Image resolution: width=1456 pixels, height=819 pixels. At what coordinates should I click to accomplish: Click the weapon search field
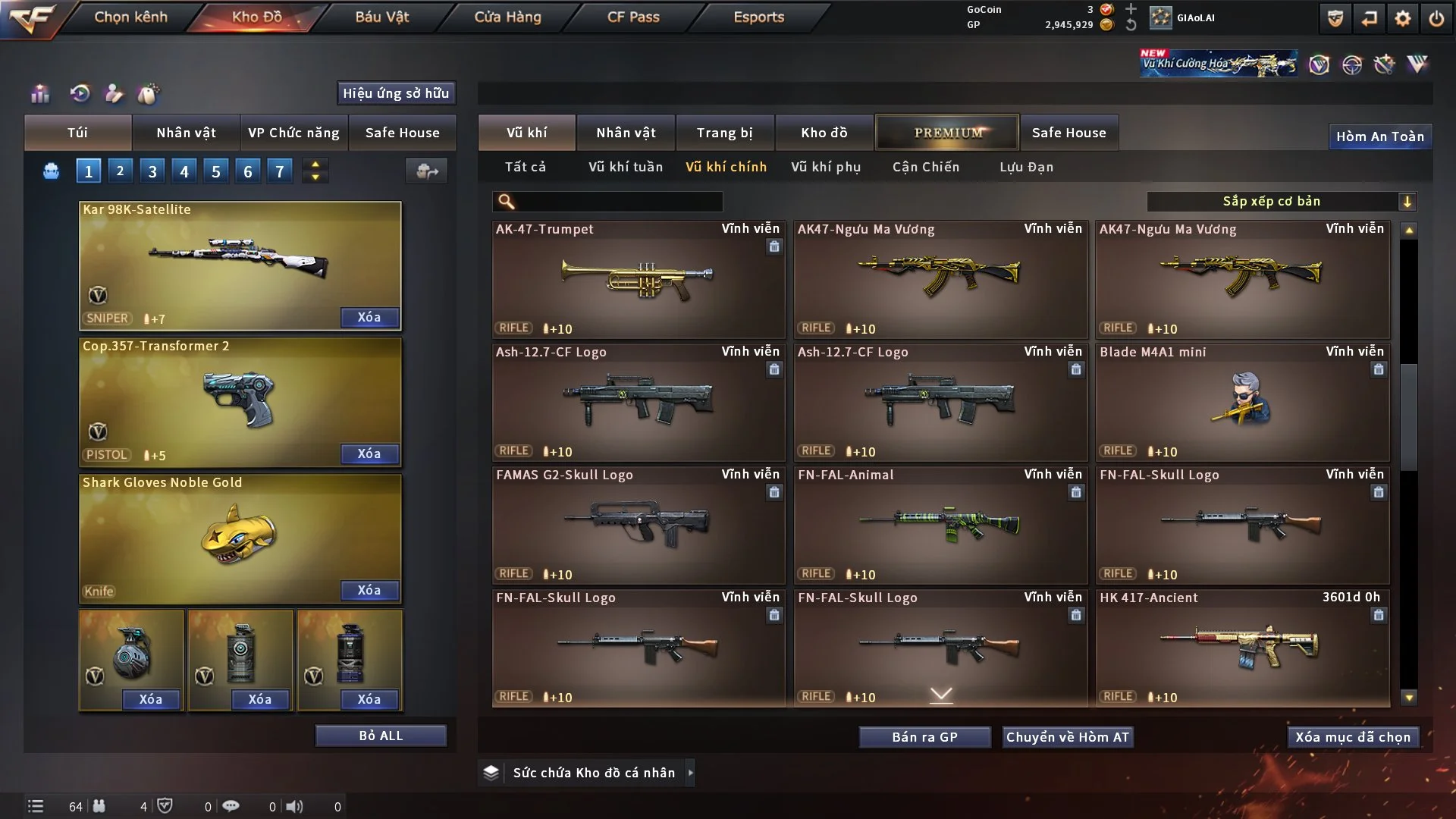[618, 202]
